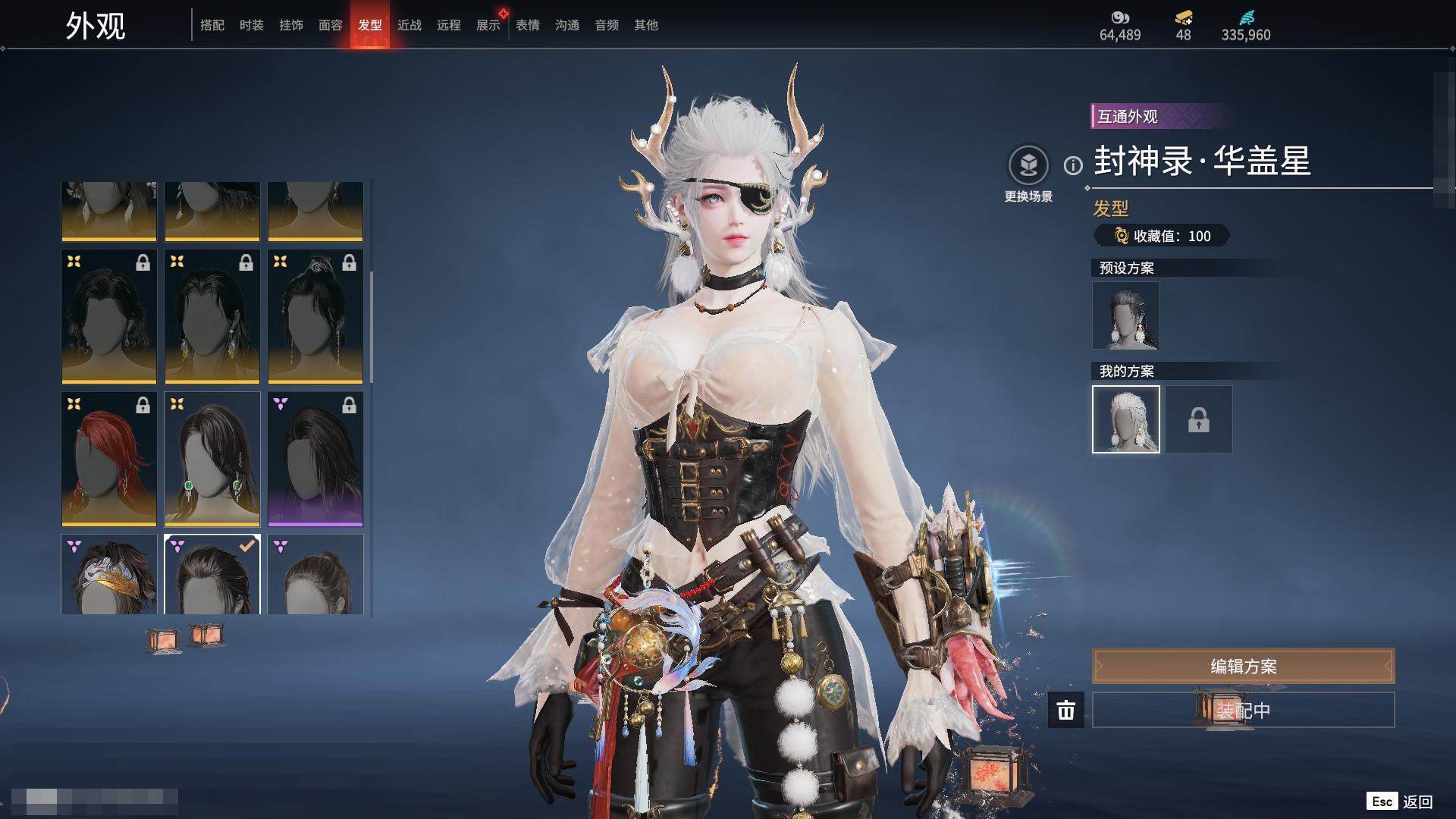Viewport: 1456px width, 819px height.
Task: Open the 沟通 tab
Action: (x=567, y=25)
